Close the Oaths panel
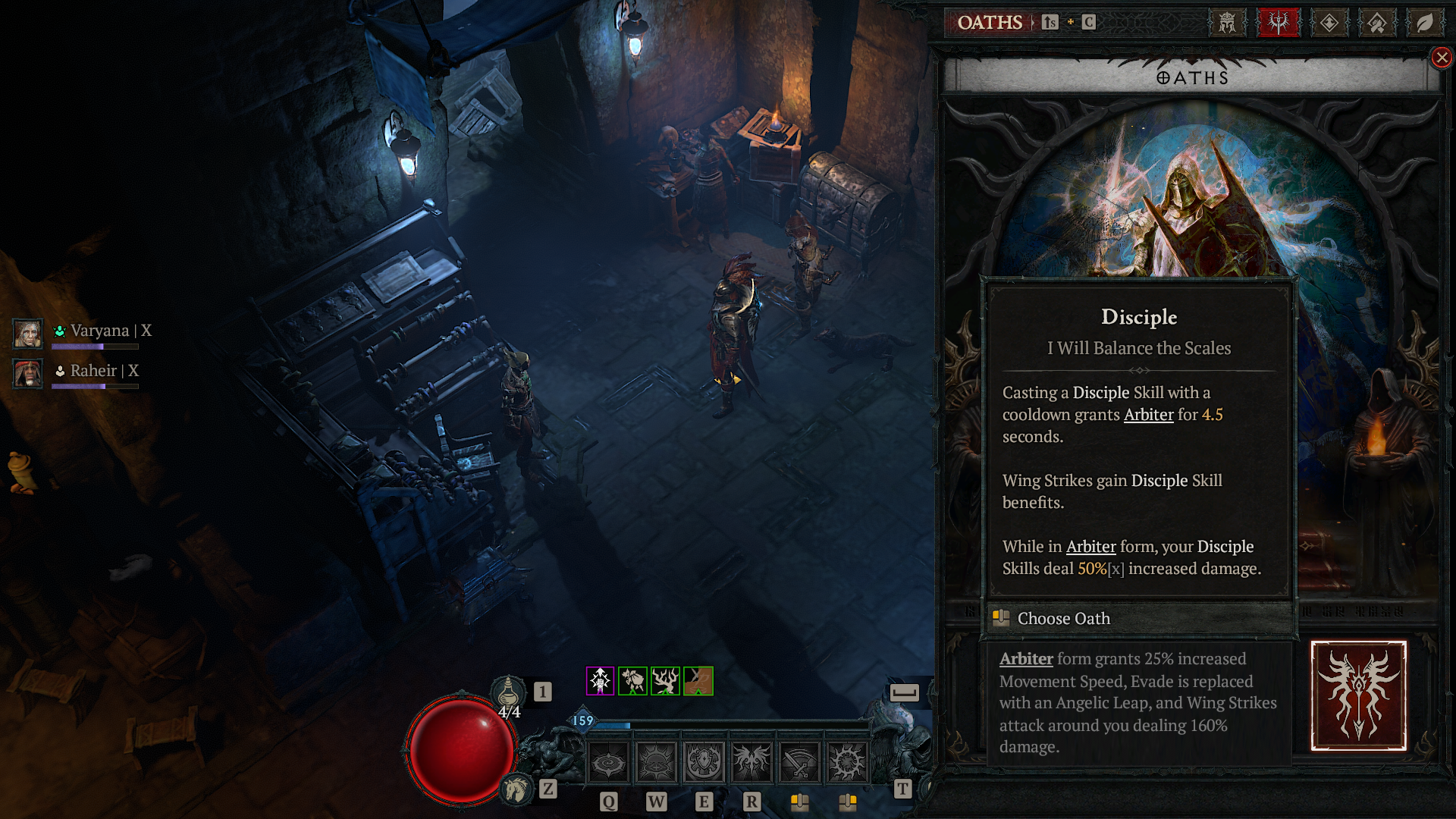 point(1442,58)
